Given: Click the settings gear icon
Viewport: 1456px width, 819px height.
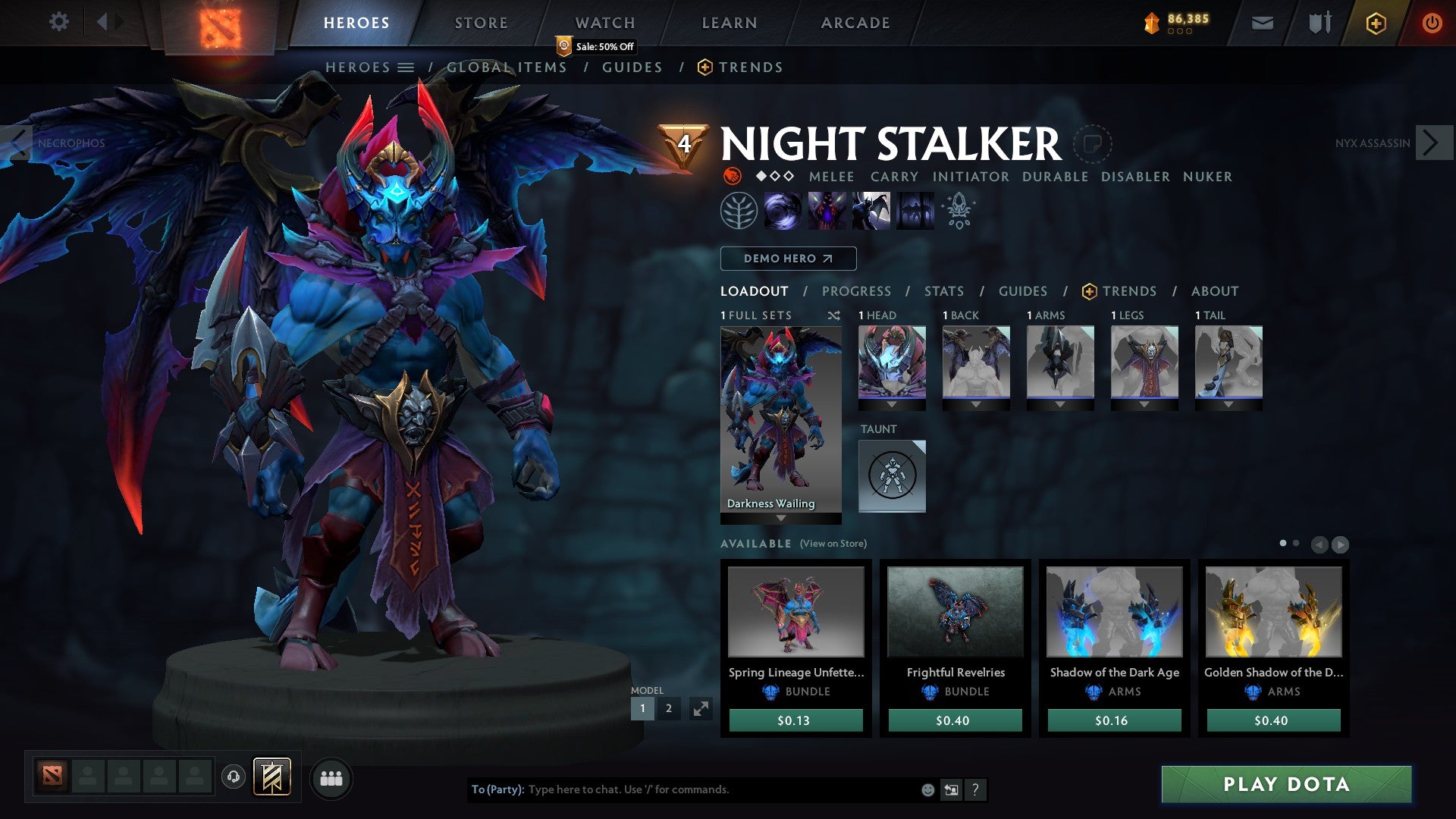Looking at the screenshot, I should (58, 22).
